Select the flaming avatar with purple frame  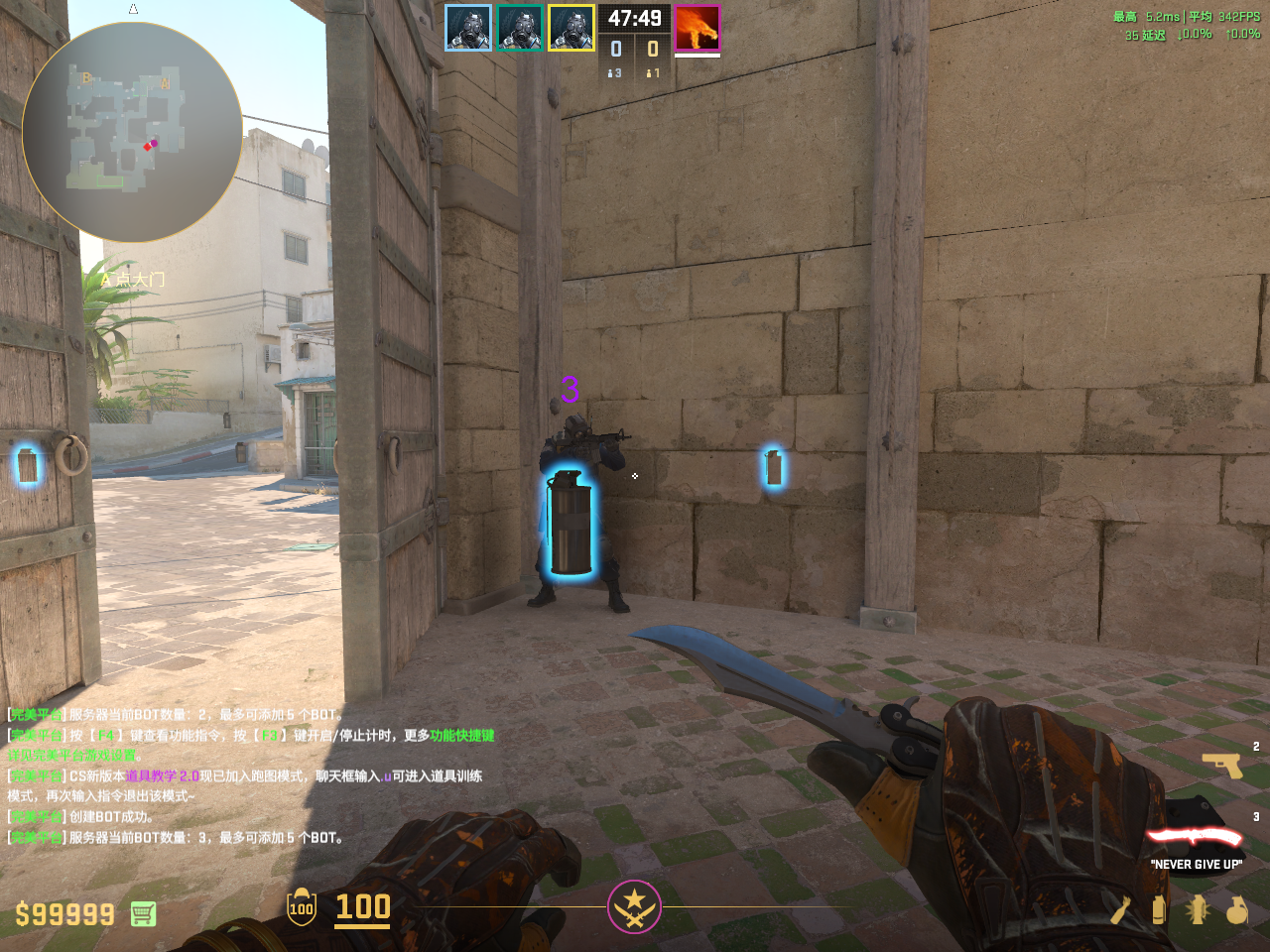(x=698, y=28)
